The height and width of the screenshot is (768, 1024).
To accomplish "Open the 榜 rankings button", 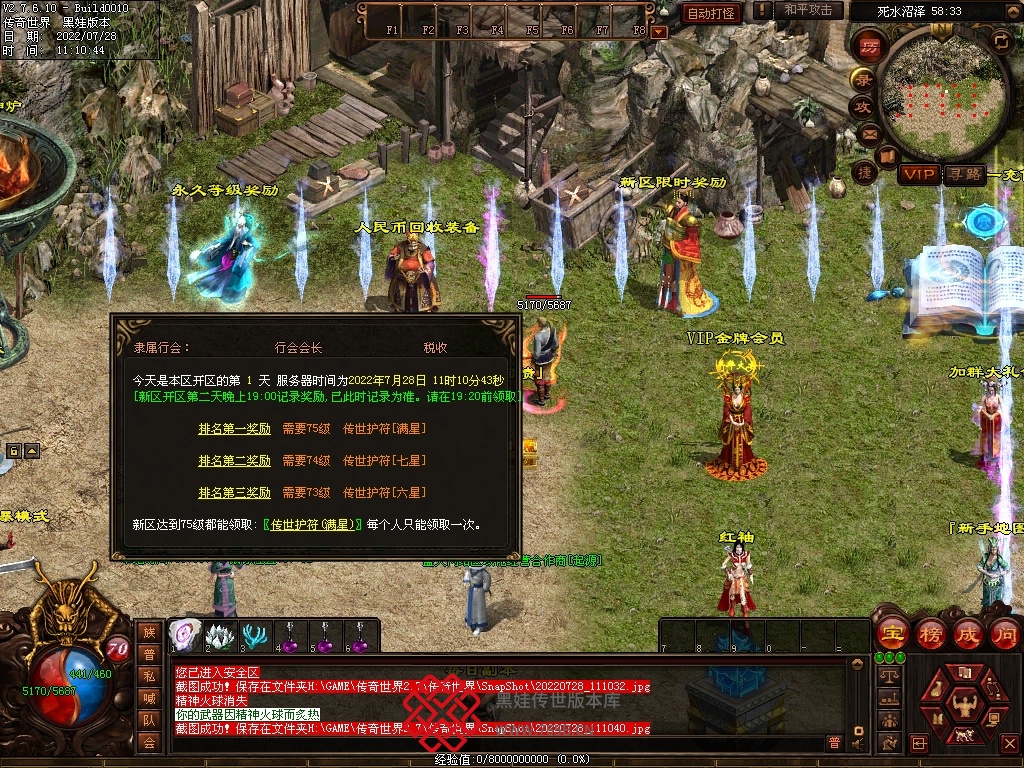I will 929,633.
